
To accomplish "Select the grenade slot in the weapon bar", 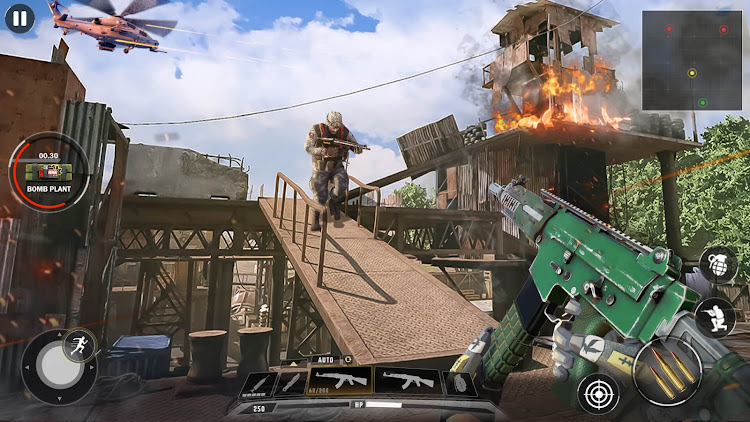I will tap(458, 382).
